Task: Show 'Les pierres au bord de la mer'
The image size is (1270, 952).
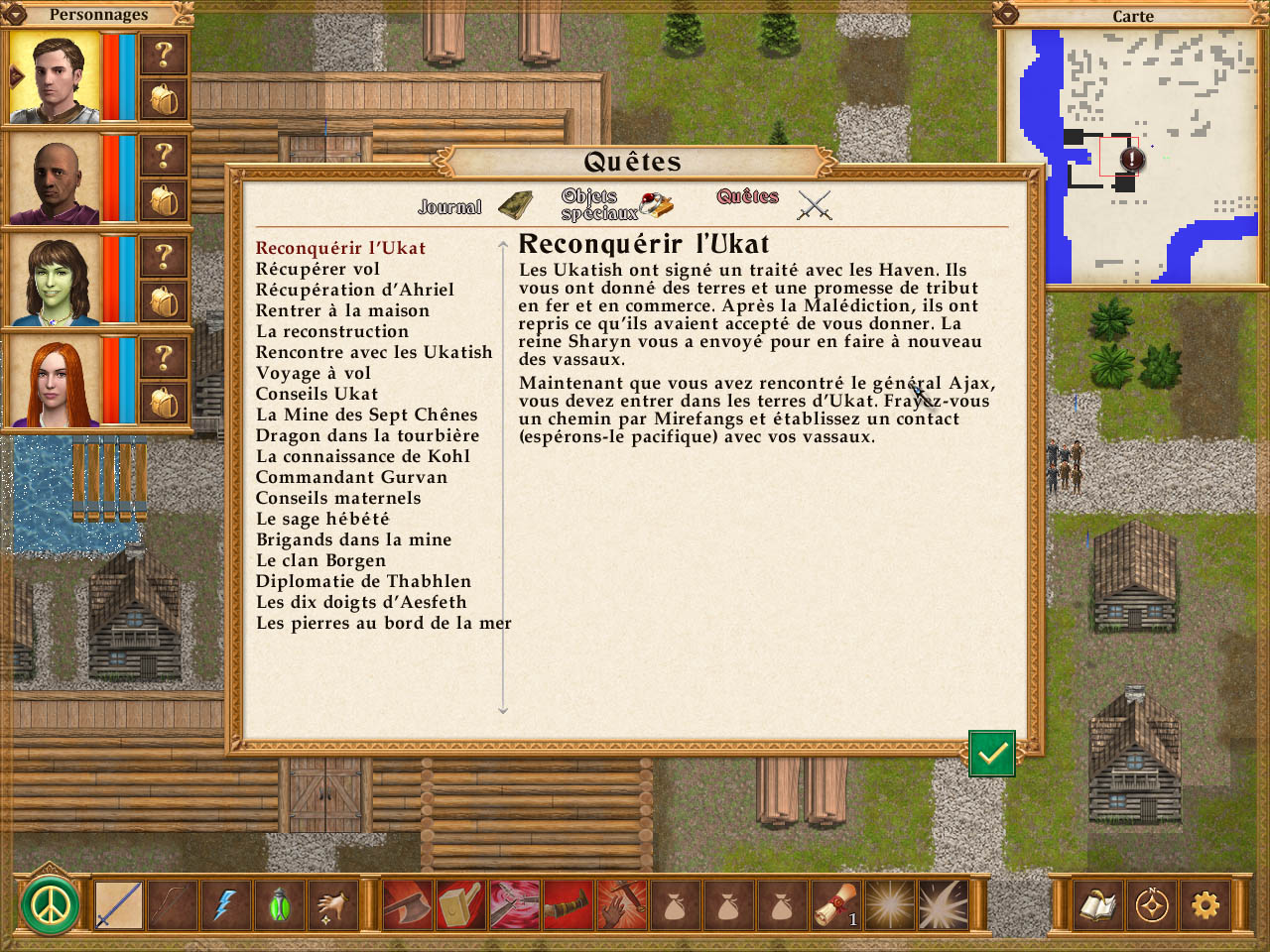Action: 383,623
